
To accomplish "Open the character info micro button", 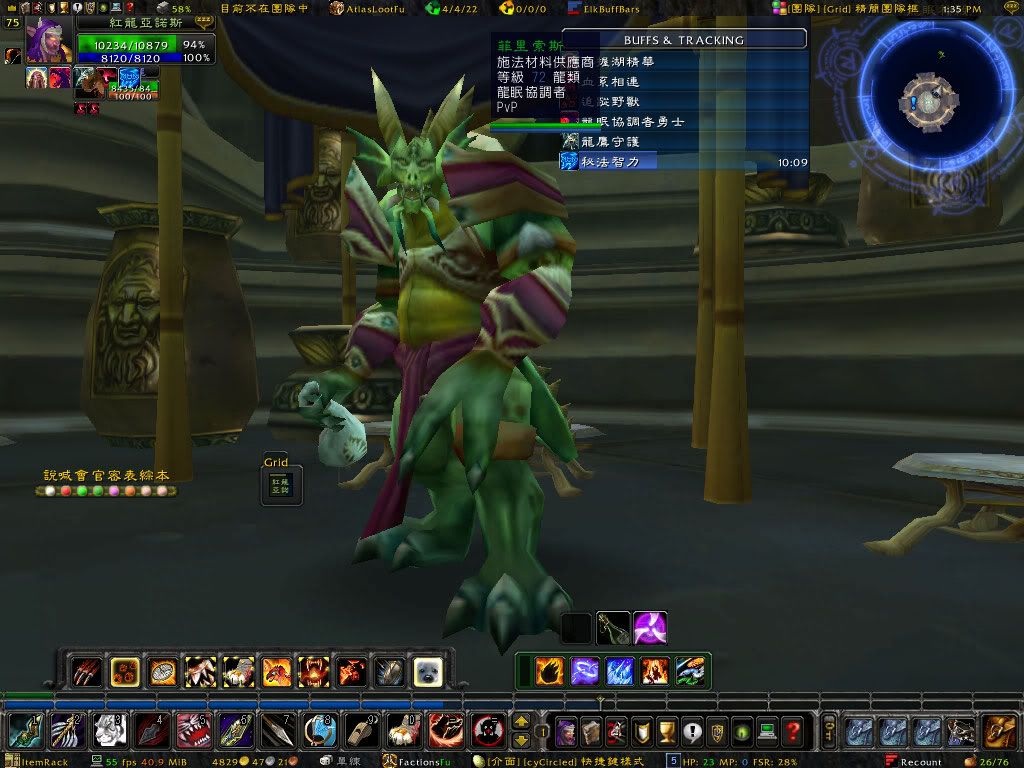I will coord(566,732).
